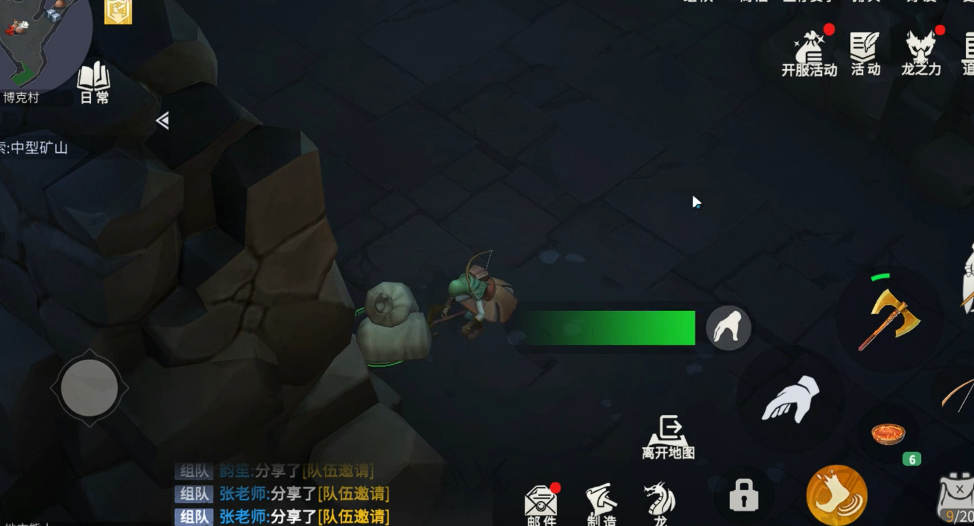The width and height of the screenshot is (974, 526).
Task: Select the 探索:中型矿山 quest tracker entry
Action: (x=35, y=148)
